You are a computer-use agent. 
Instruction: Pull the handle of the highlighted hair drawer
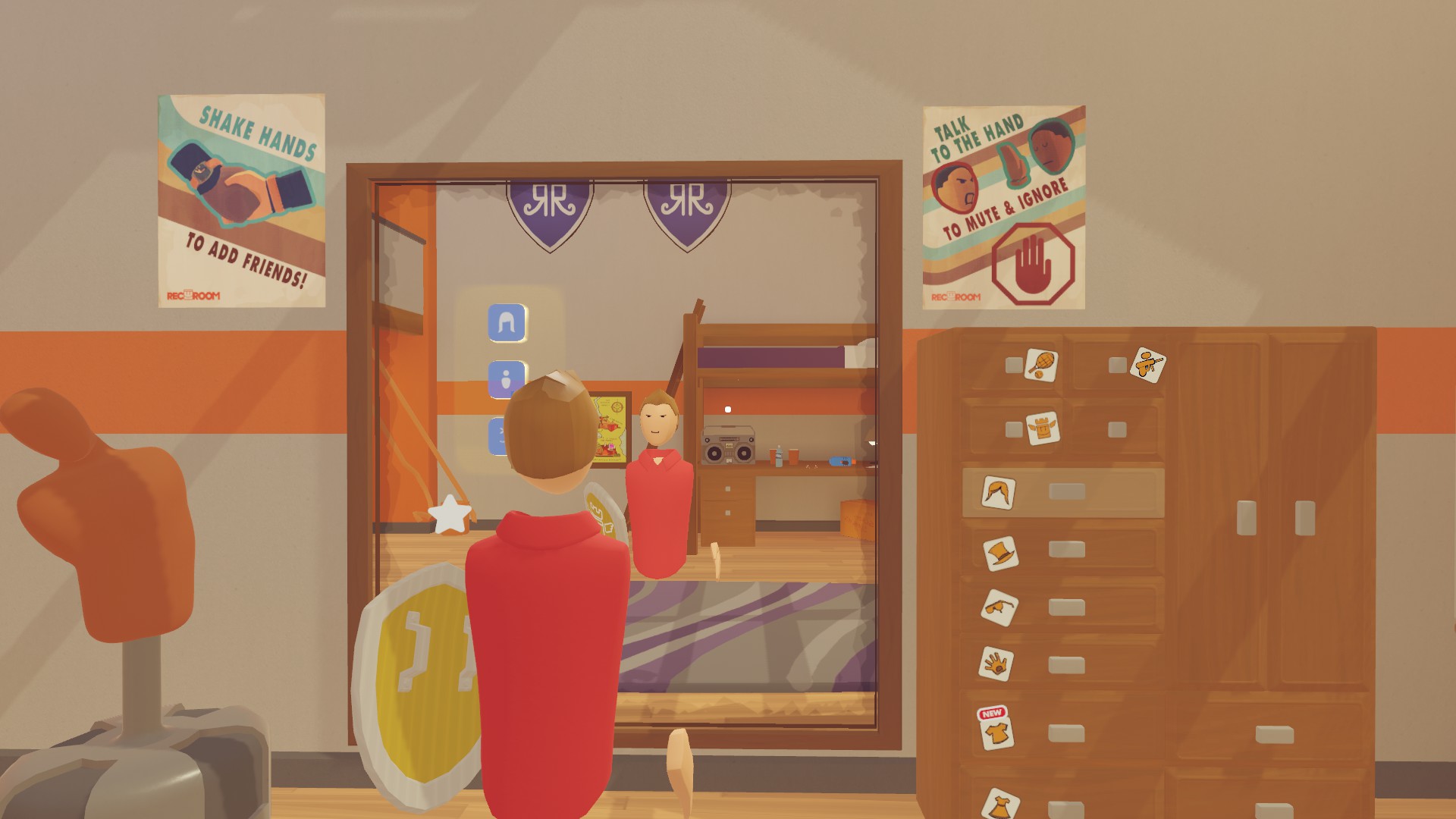[x=1066, y=491]
